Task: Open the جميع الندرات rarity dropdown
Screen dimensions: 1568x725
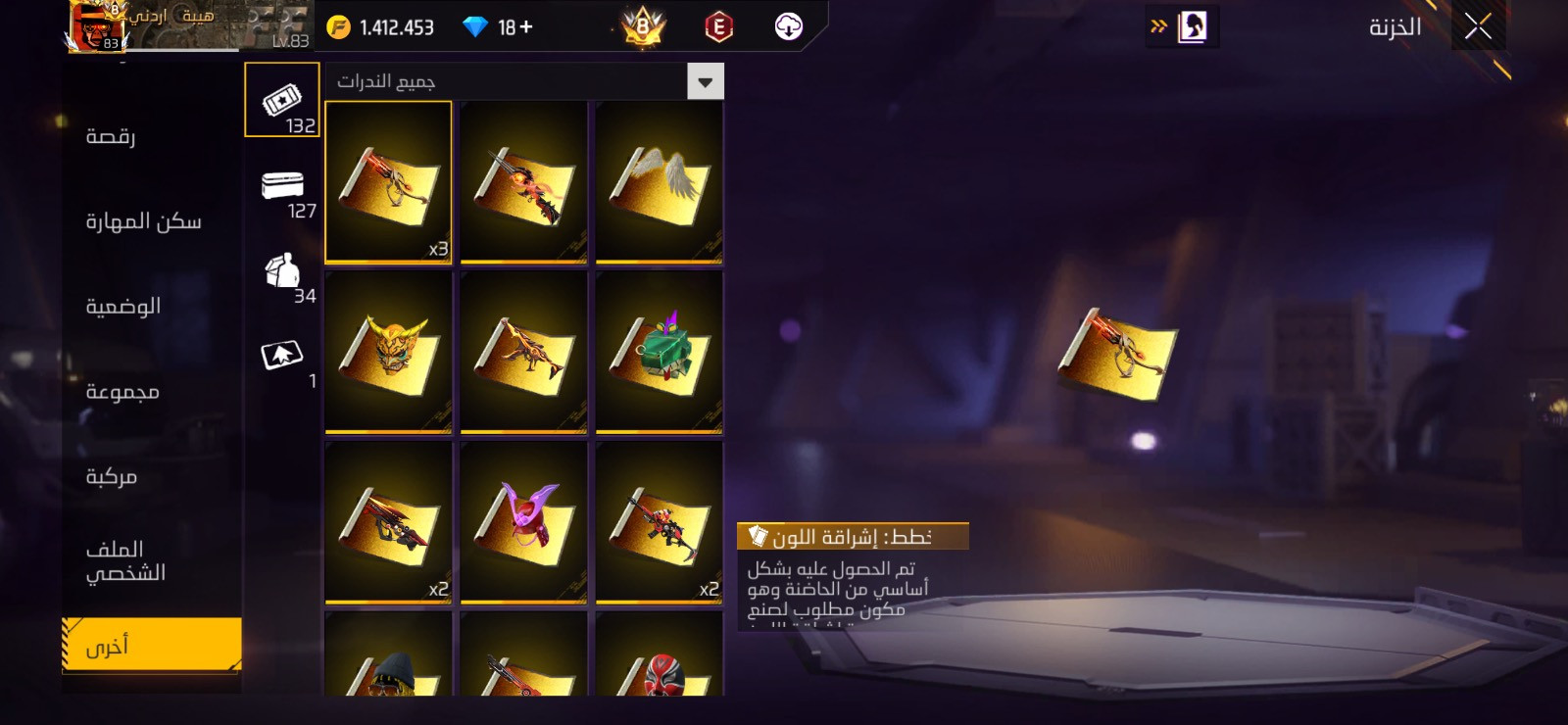Action: click(x=524, y=81)
